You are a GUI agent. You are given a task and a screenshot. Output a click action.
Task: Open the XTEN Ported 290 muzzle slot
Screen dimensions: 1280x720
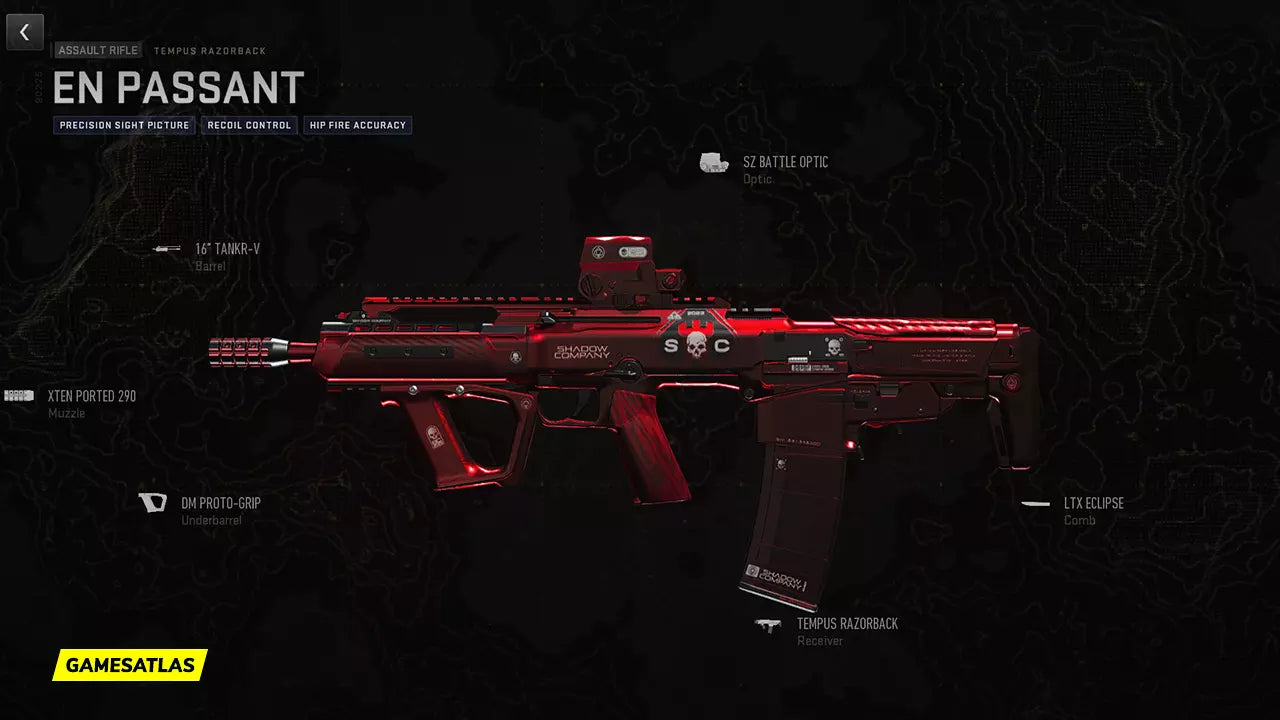91,396
